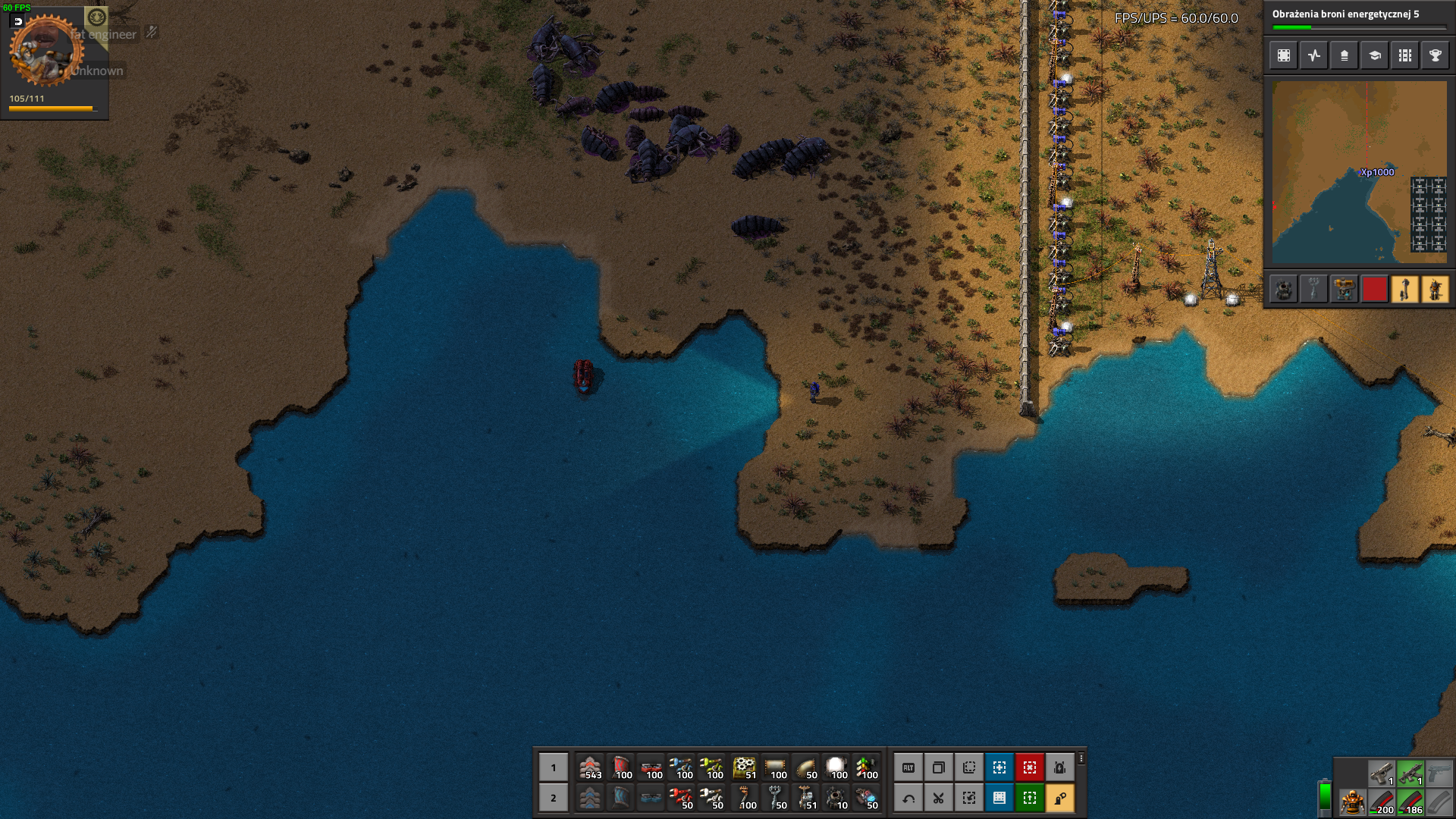
Task: Select the red deconstruction planner shortcut
Action: [1029, 767]
